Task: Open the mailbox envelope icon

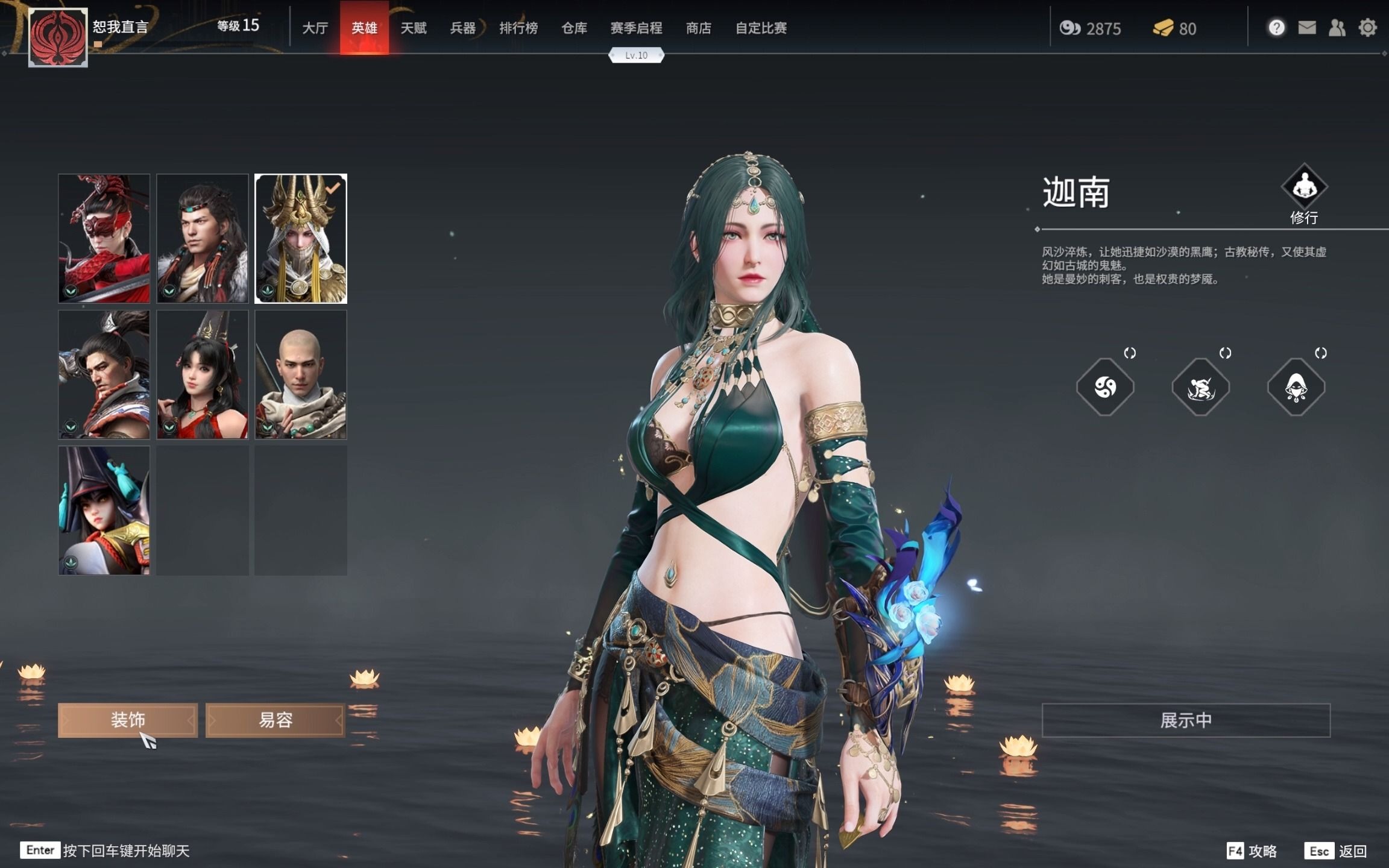Action: pyautogui.click(x=1306, y=28)
